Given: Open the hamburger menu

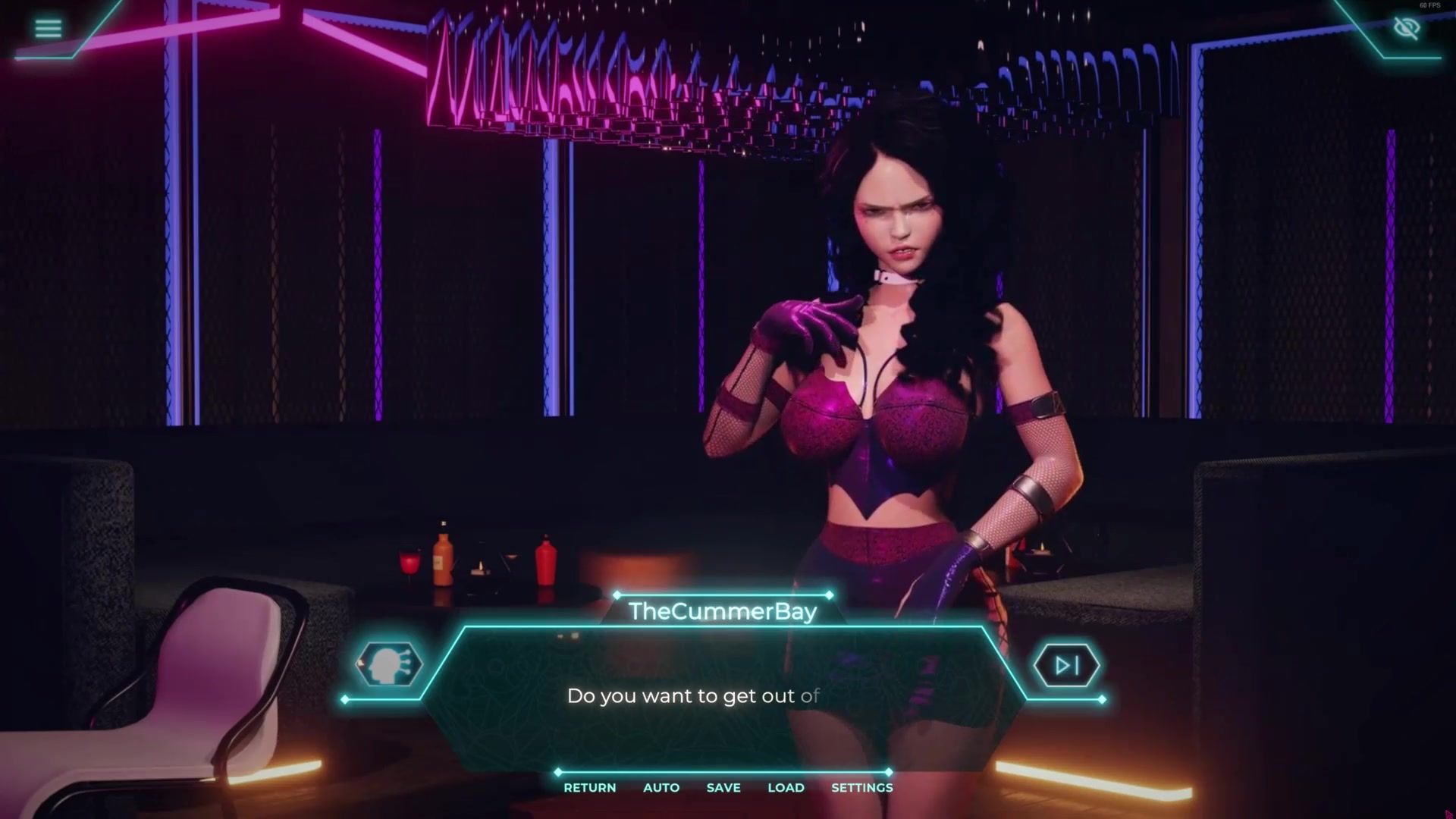Looking at the screenshot, I should point(48,29).
